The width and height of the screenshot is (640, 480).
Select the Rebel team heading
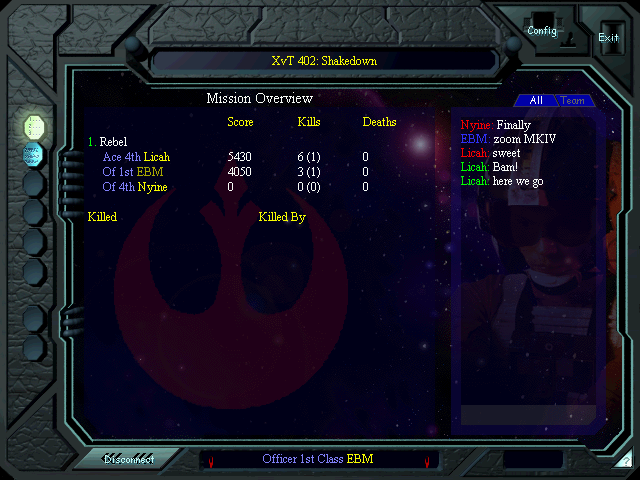click(113, 142)
